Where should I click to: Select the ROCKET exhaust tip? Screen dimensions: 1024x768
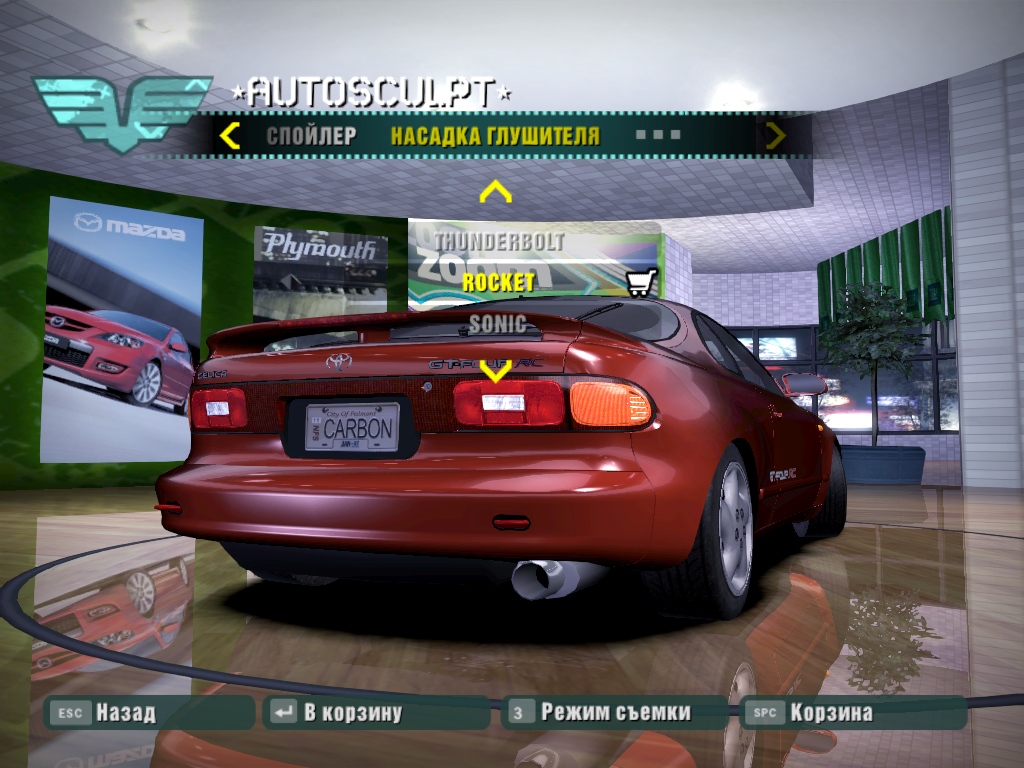coord(498,283)
